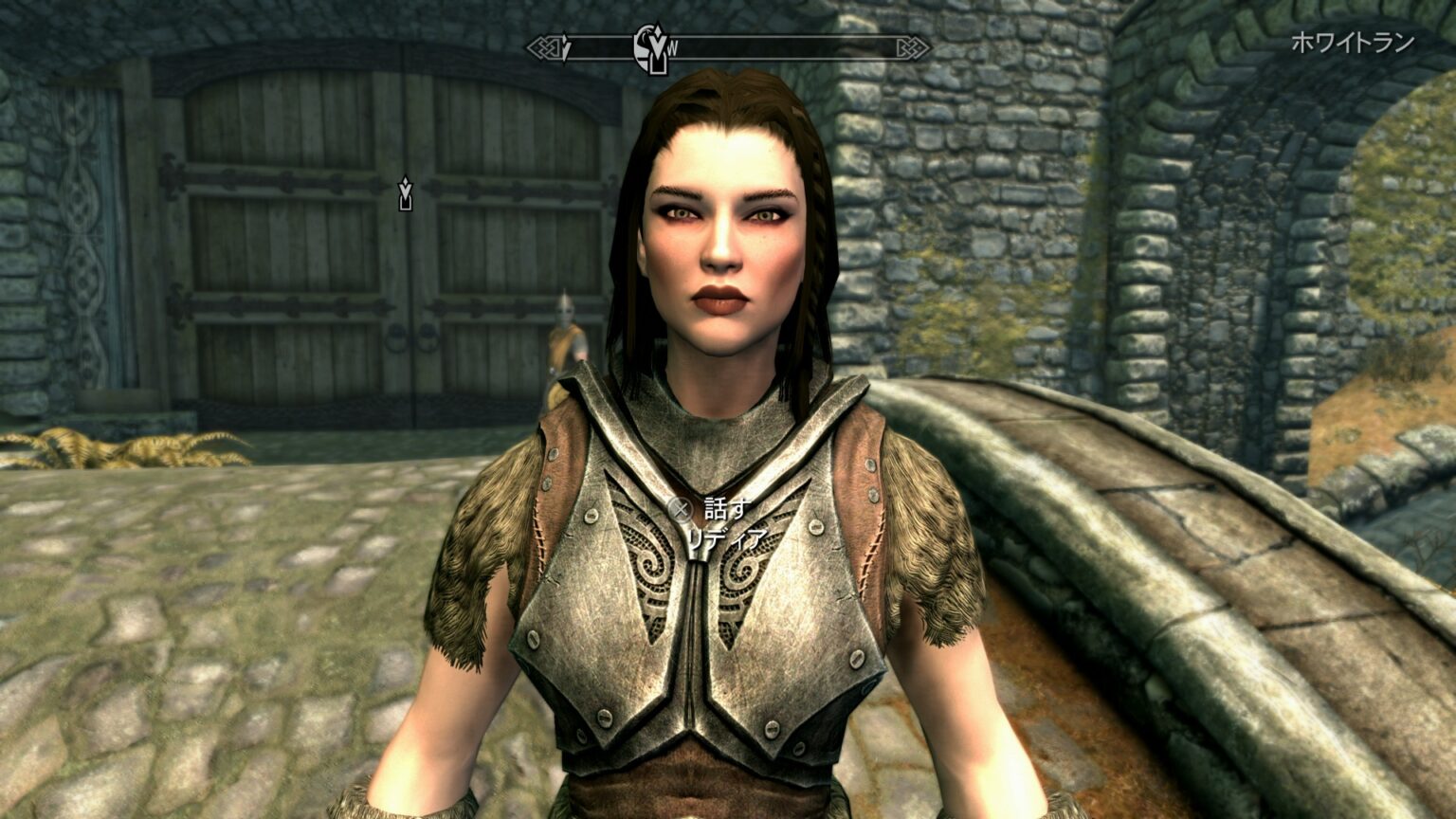Click the floating quest marker above the door

click(x=406, y=192)
